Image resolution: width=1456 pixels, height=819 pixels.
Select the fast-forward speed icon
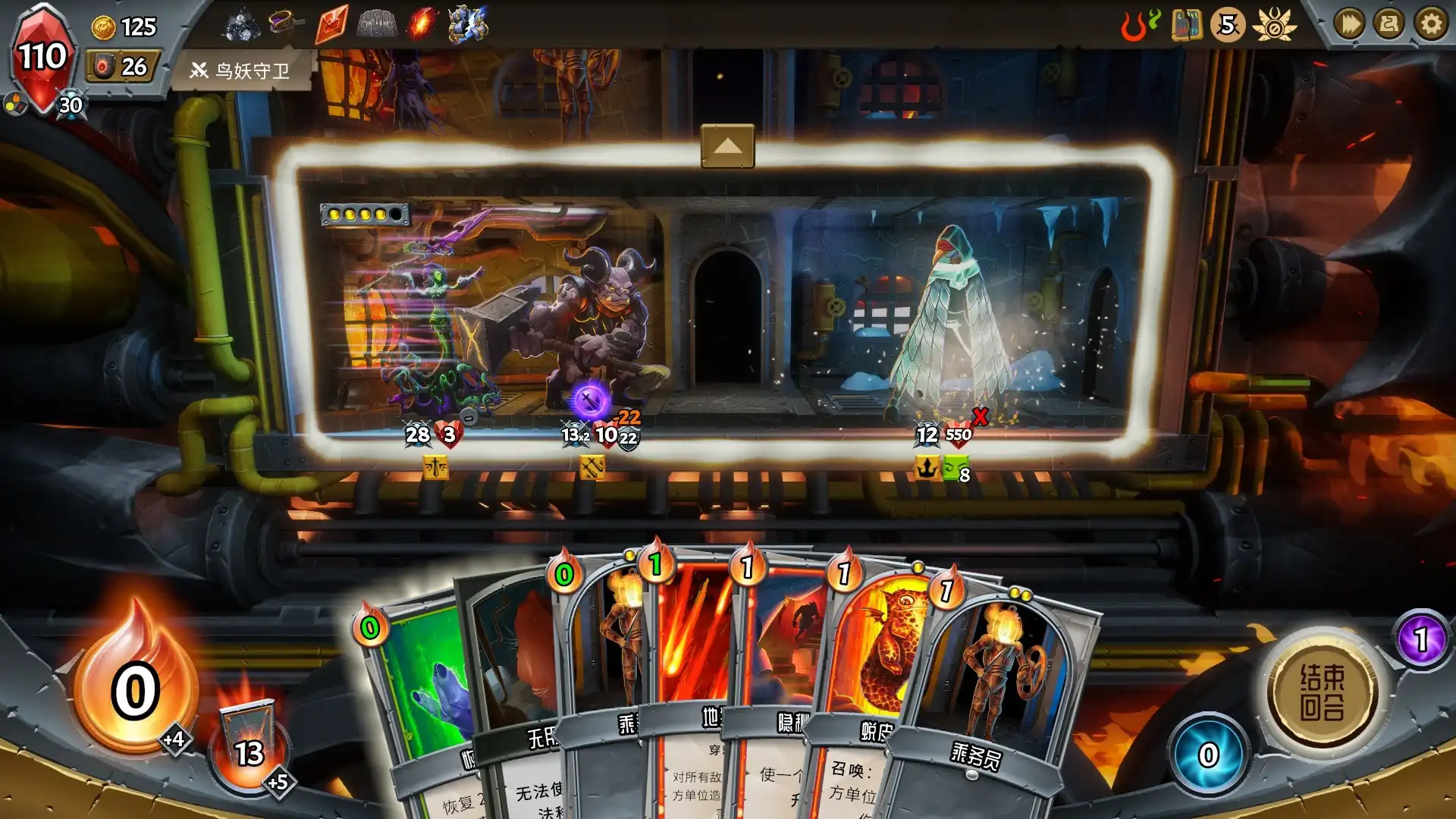1351,25
